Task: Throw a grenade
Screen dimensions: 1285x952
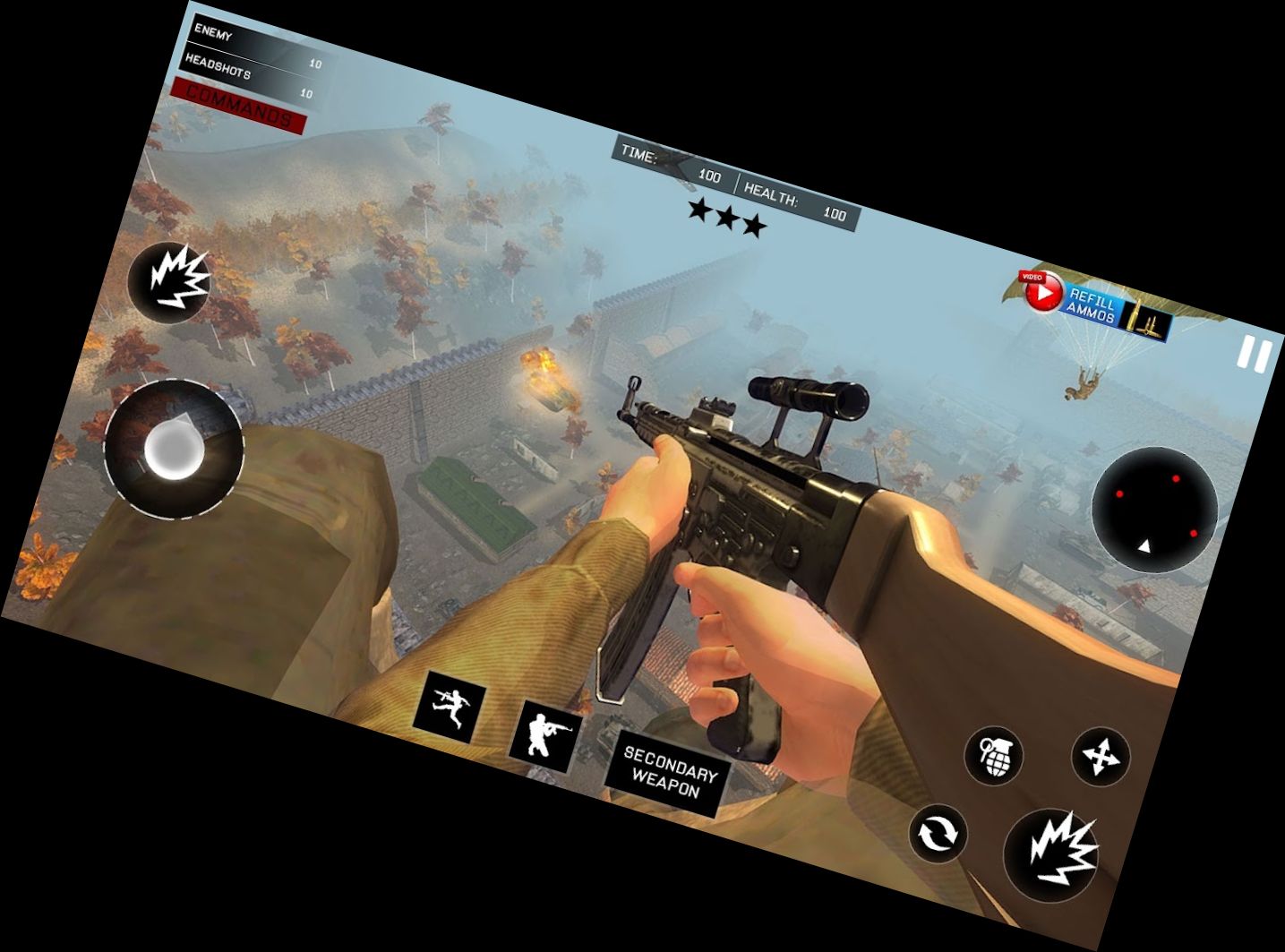Action: pos(994,755)
